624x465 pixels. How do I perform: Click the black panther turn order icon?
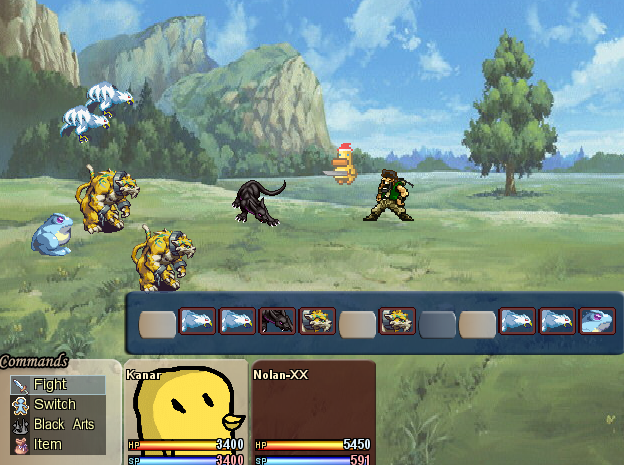pyautogui.click(x=277, y=321)
